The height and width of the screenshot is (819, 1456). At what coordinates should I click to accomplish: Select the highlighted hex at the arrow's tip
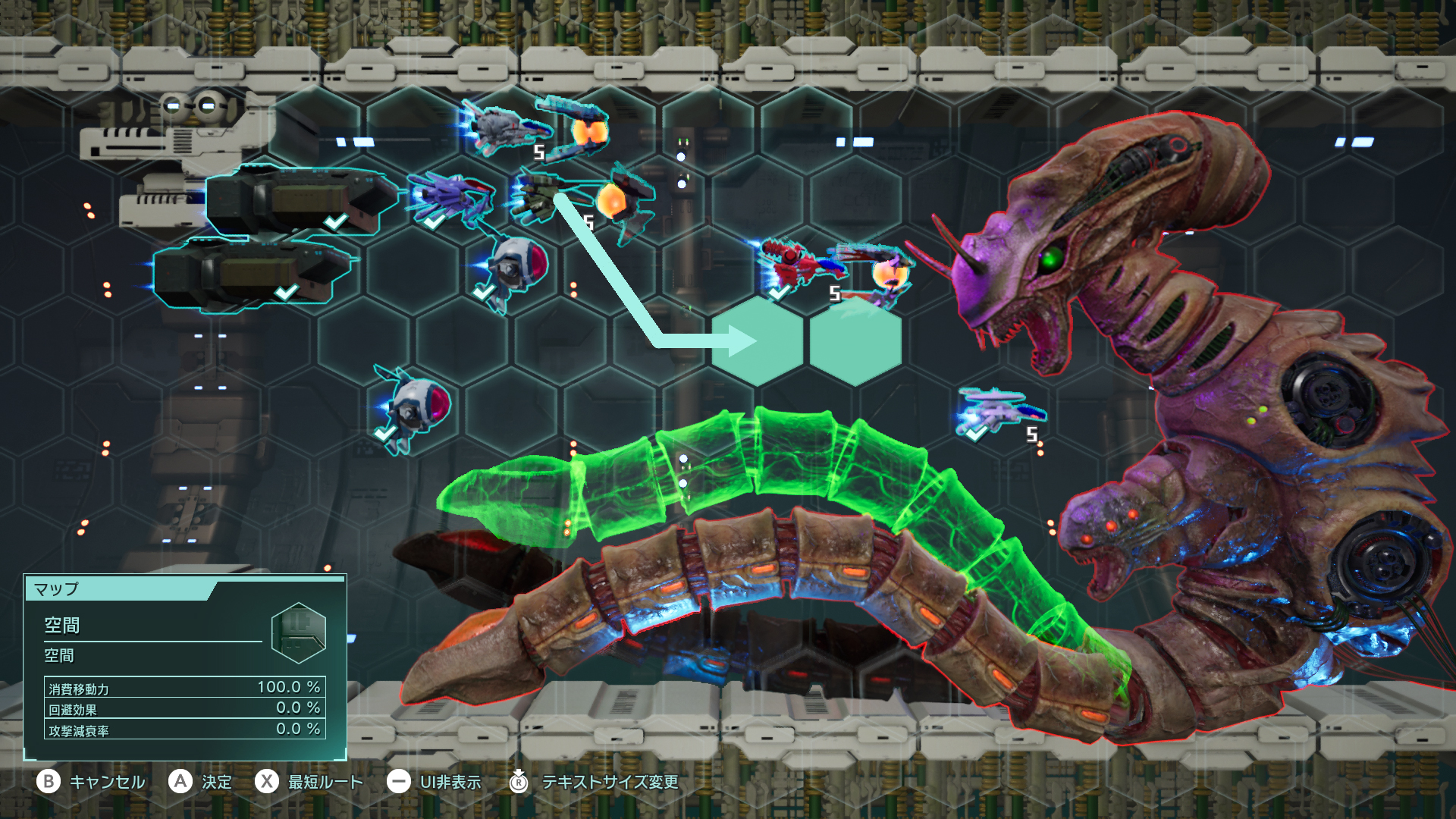point(757,340)
